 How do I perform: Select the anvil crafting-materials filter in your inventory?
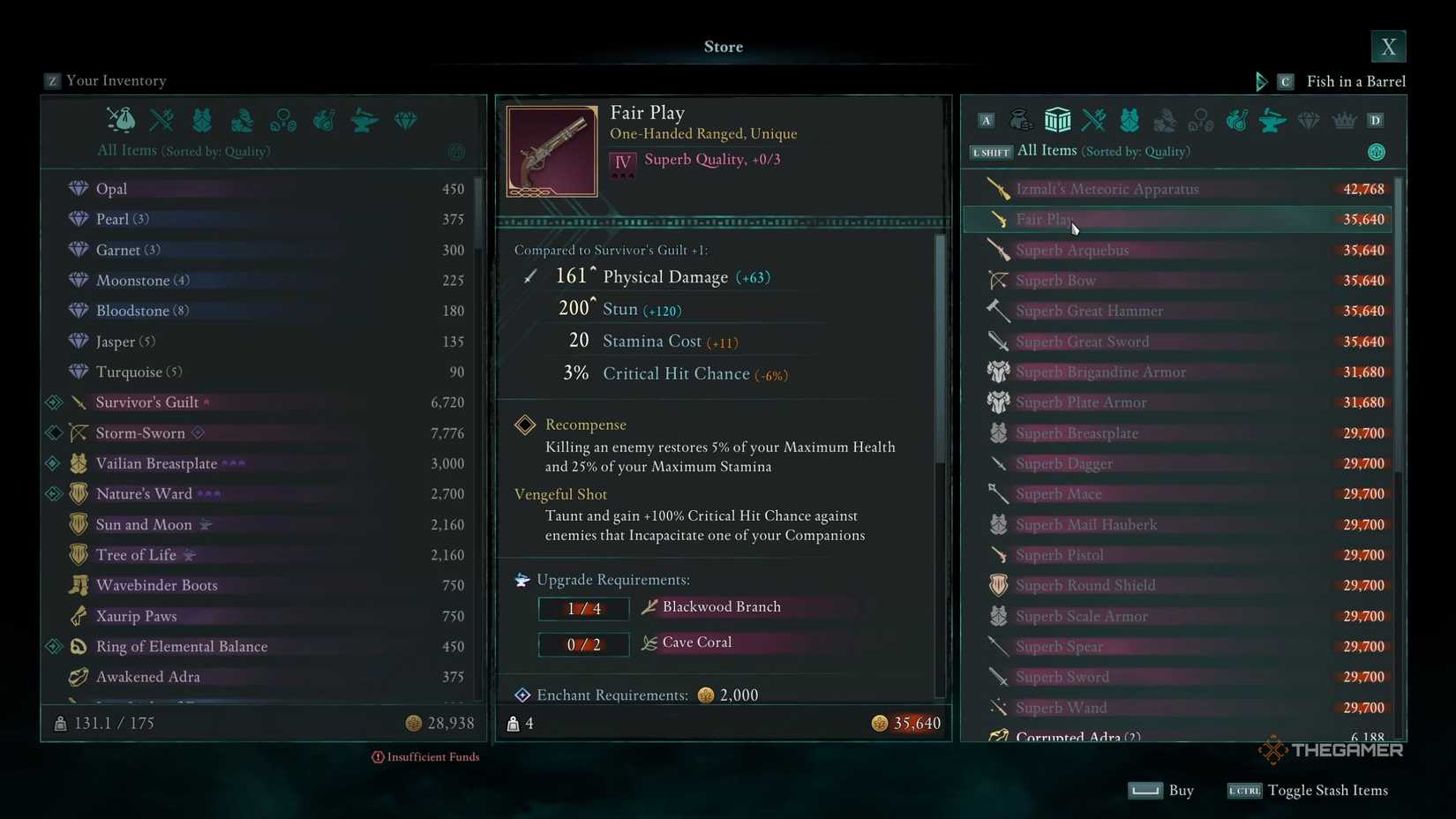pyautogui.click(x=364, y=120)
